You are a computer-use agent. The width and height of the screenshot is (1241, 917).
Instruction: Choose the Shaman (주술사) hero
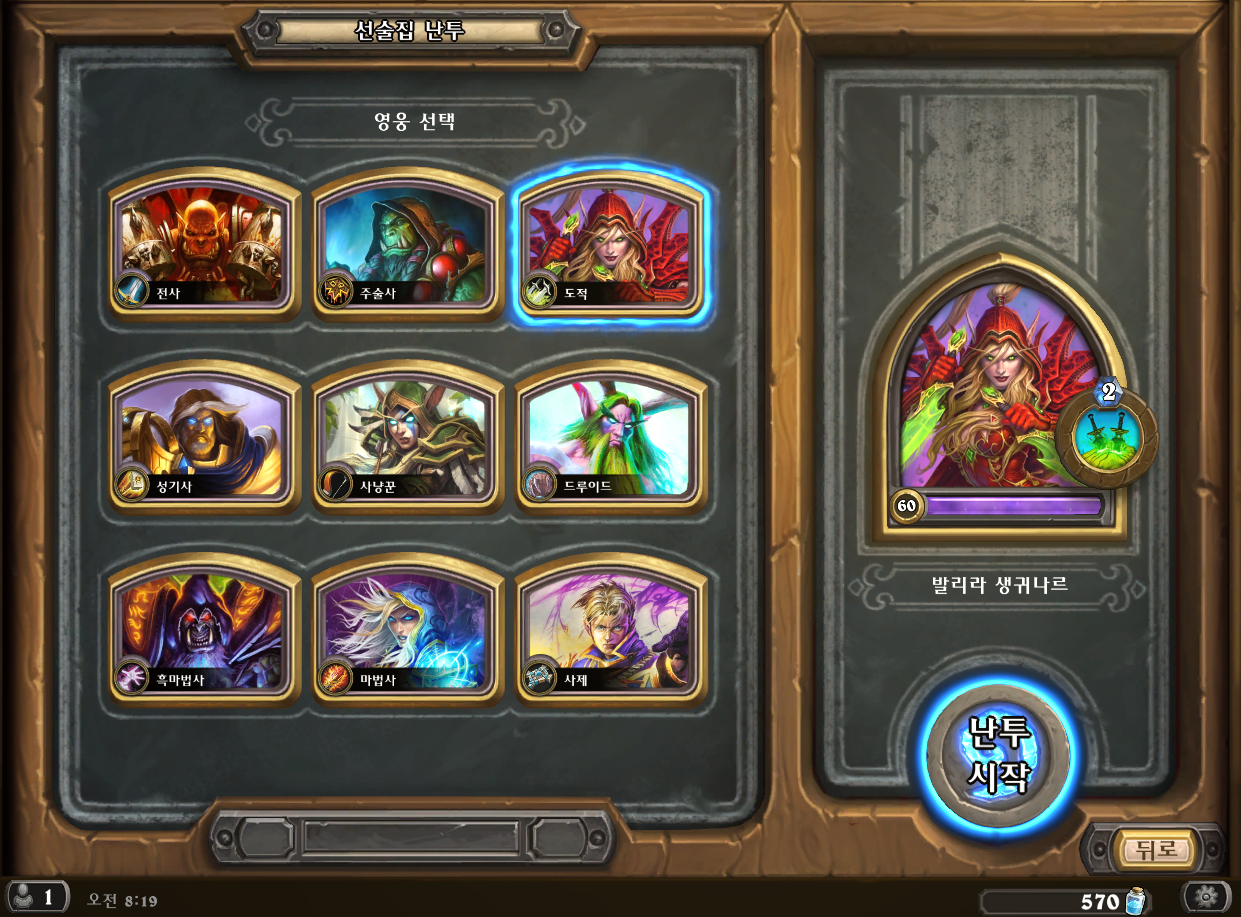pos(407,243)
